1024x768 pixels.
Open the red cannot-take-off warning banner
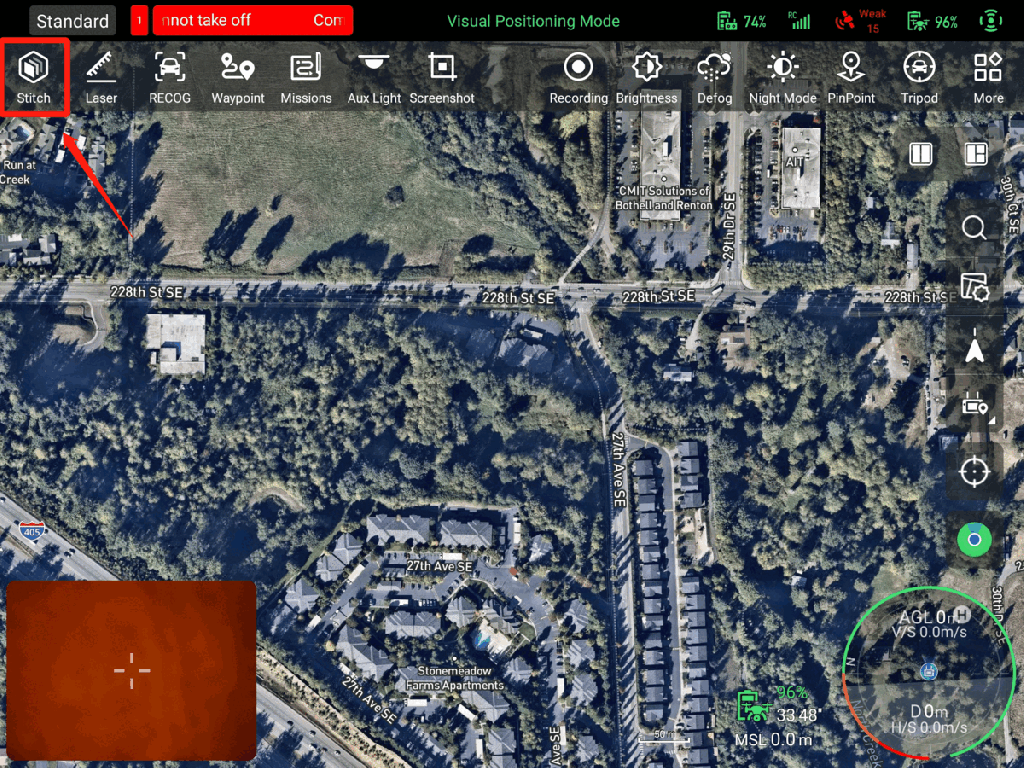252,20
